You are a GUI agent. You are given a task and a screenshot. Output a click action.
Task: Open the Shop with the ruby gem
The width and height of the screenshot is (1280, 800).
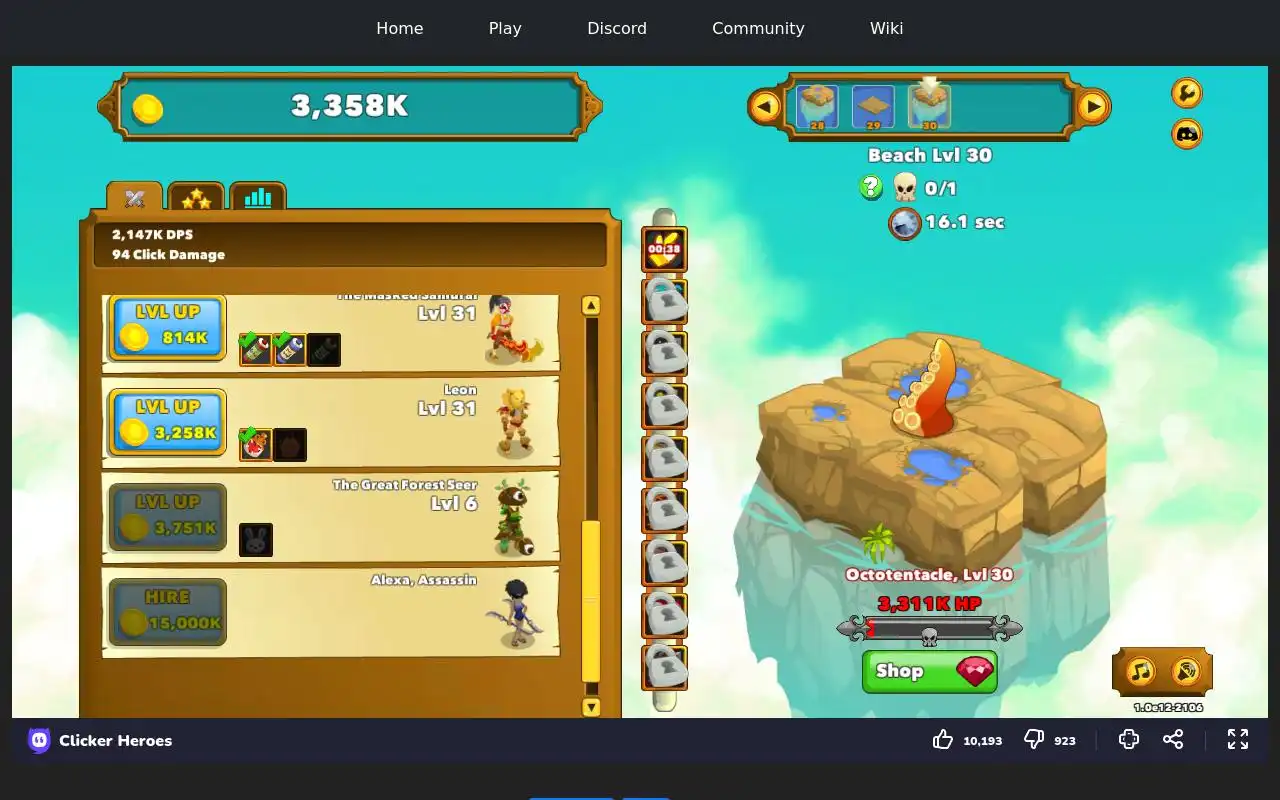click(929, 671)
